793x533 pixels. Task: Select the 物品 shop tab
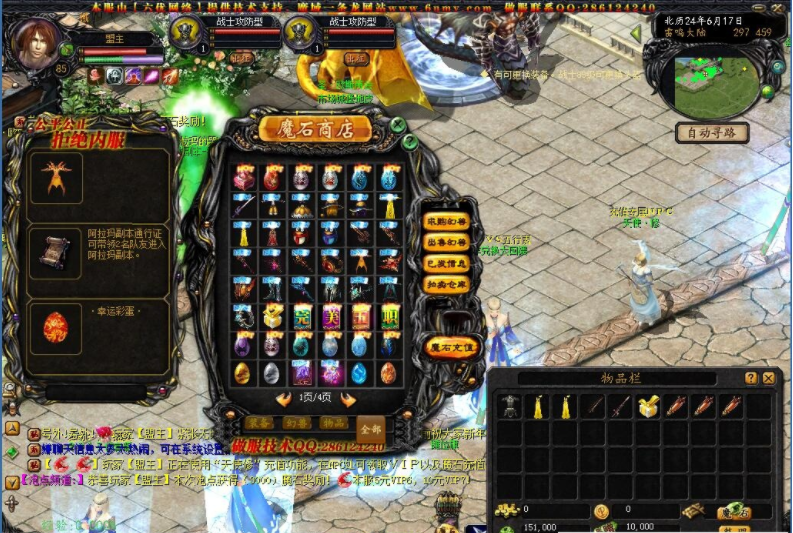[334, 422]
